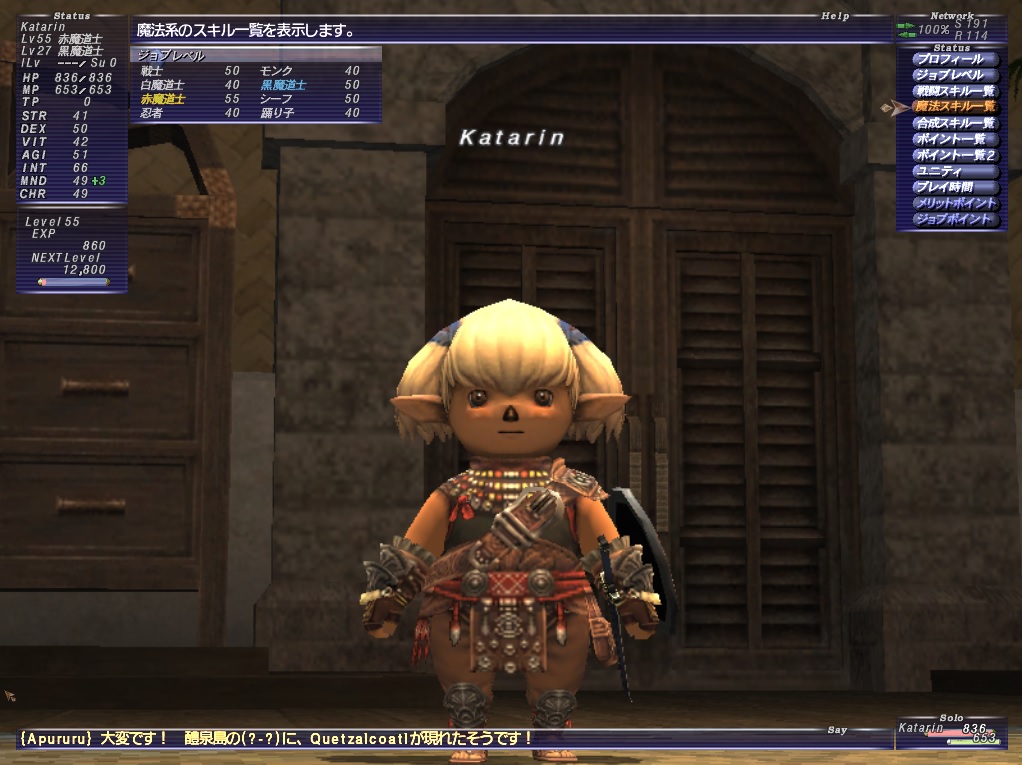
Task: Show プレイ時間 (Play Time)
Action: (943, 187)
